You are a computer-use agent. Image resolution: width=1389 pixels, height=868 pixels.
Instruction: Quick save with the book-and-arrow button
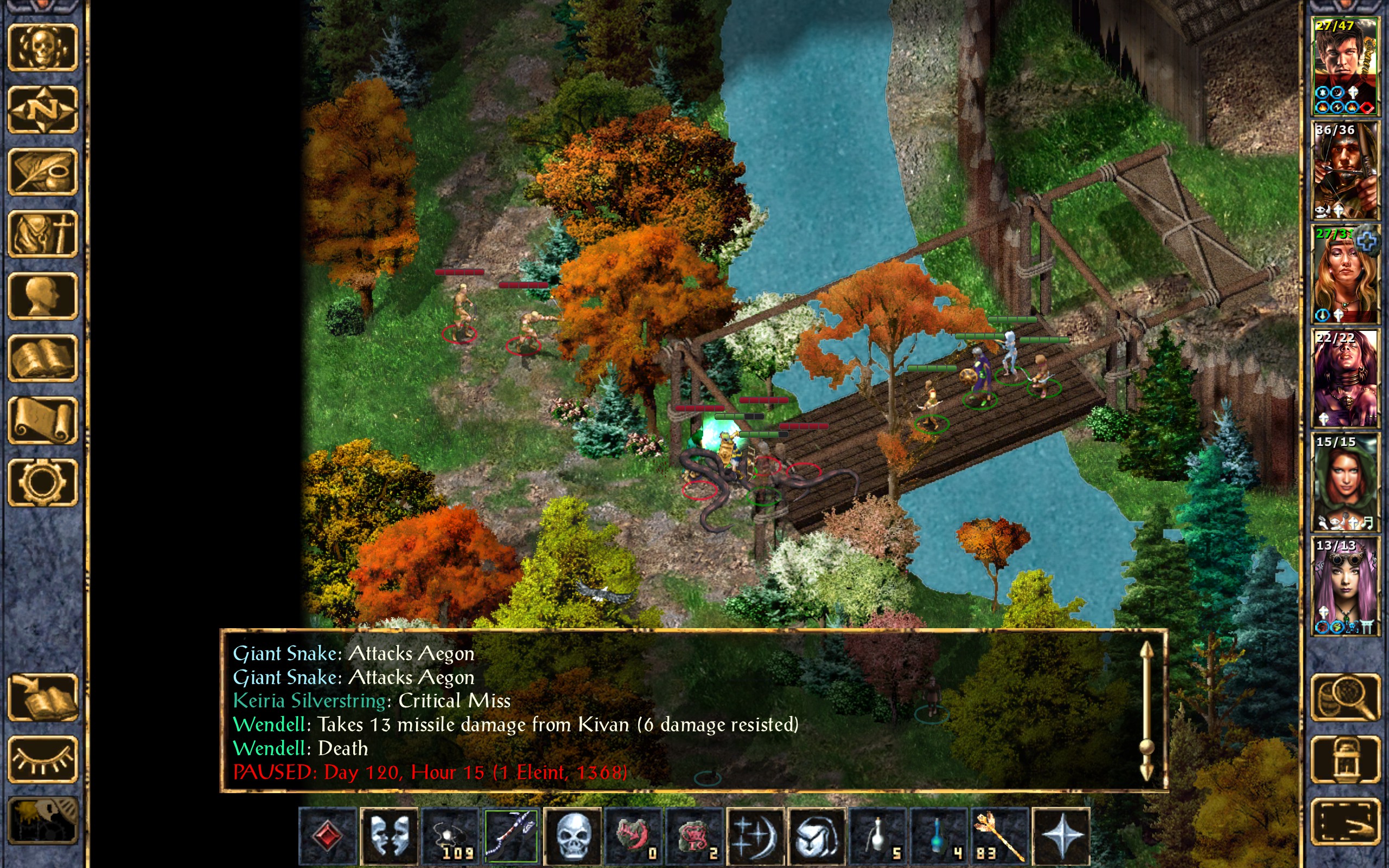click(x=42, y=698)
